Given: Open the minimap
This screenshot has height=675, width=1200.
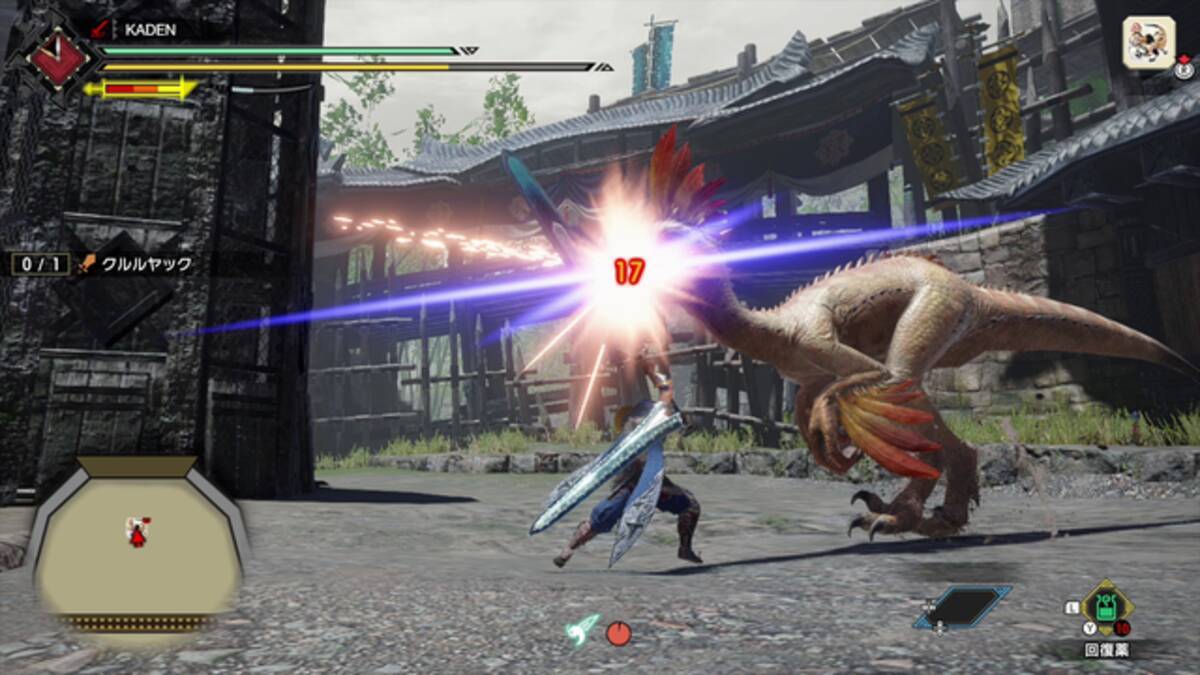Looking at the screenshot, I should (x=138, y=547).
